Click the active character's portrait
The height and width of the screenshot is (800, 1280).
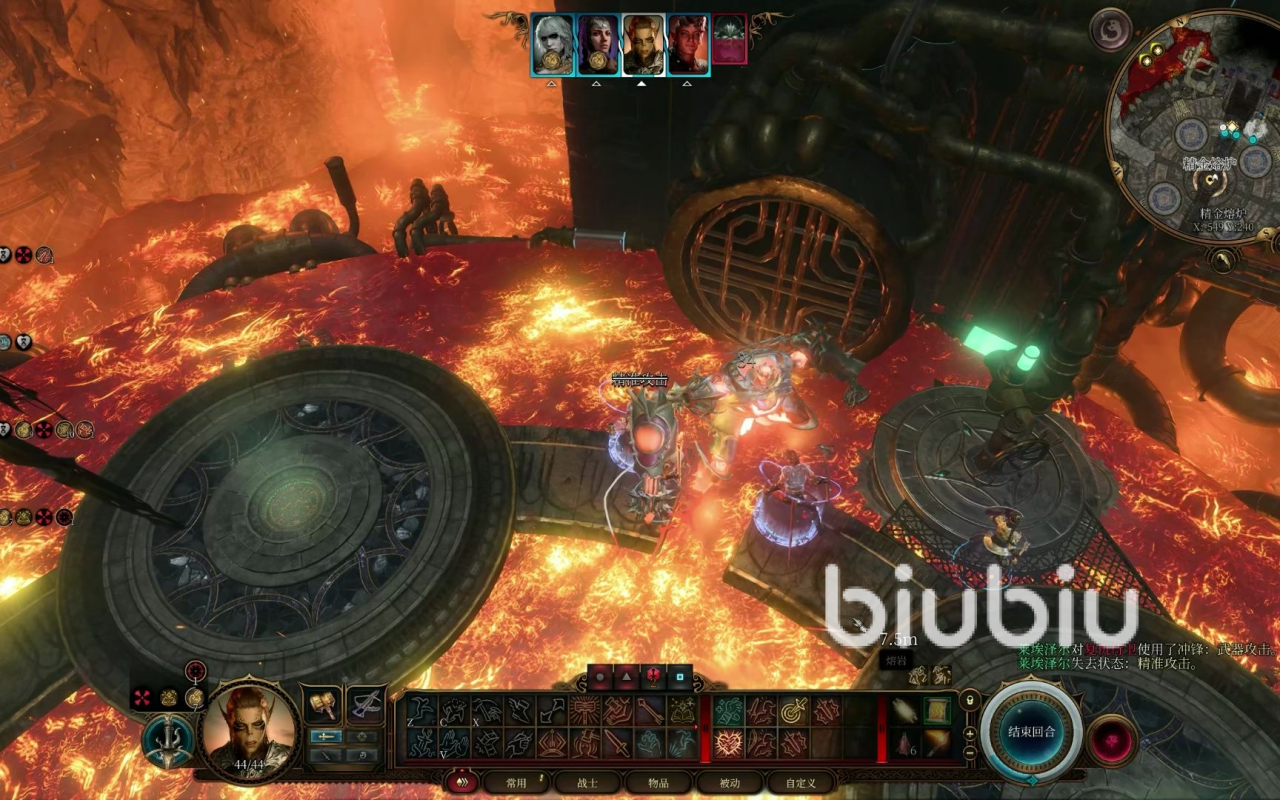(250, 728)
